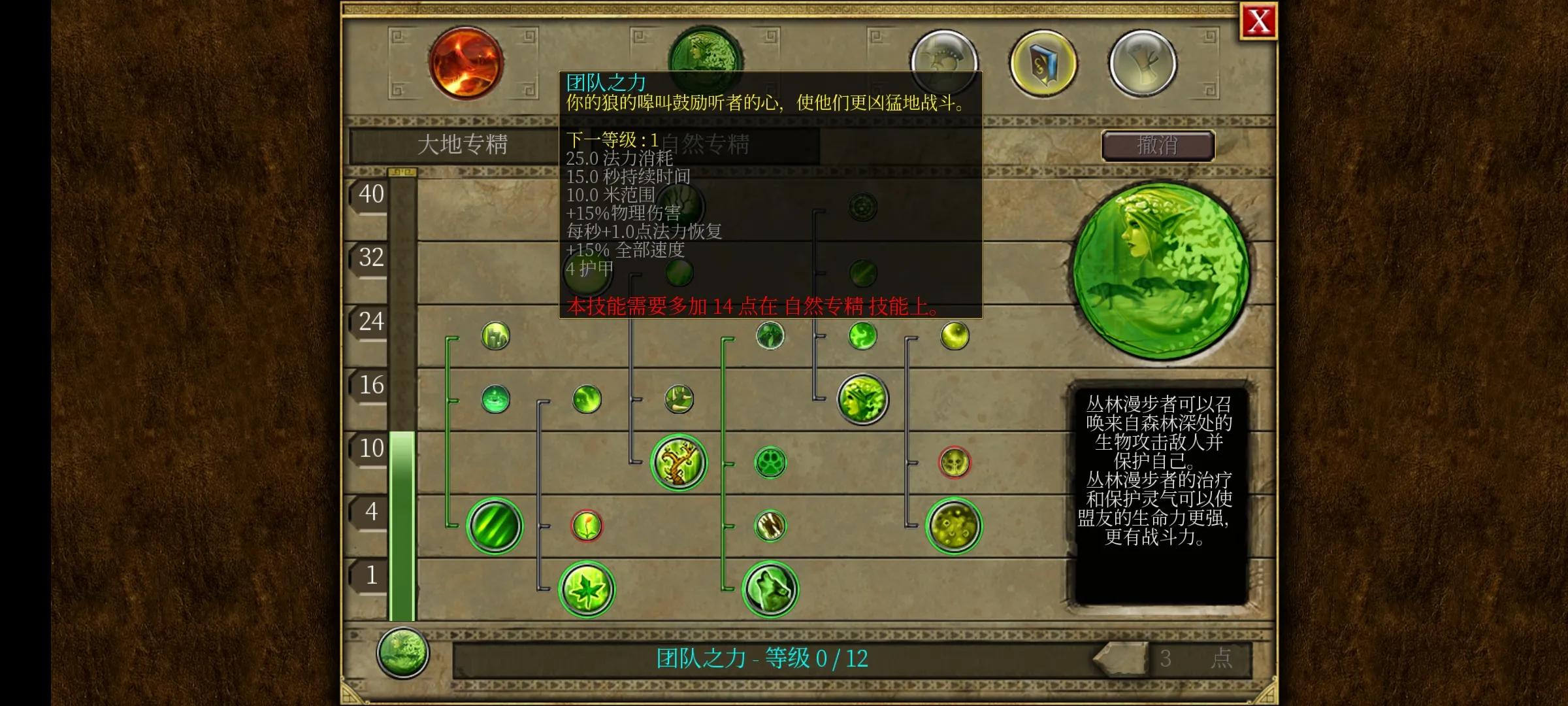Click the plague skill circled in red
Image resolution: width=1568 pixels, height=706 pixels.
[x=955, y=462]
